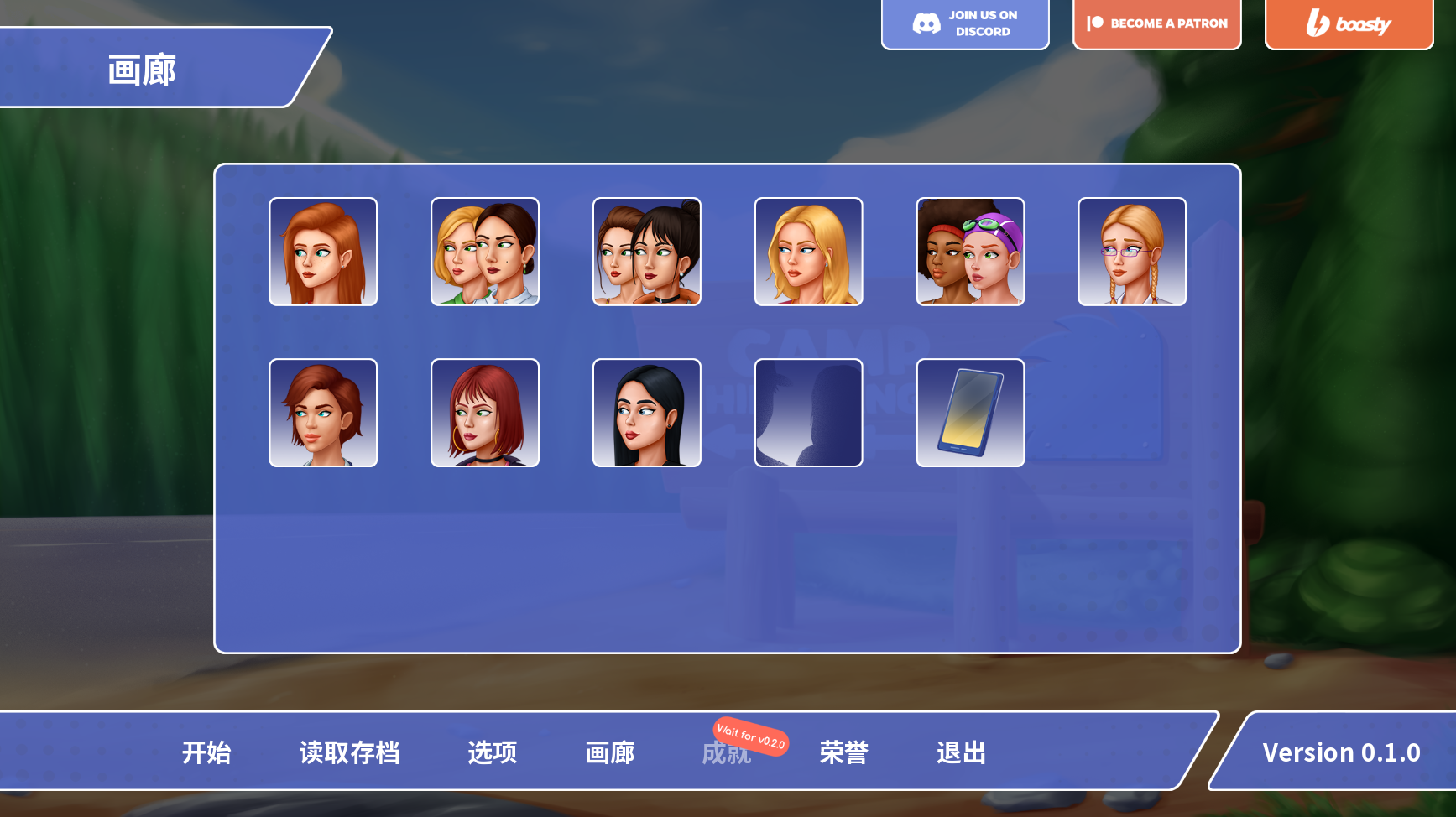Start the game with 开始
1456x817 pixels.
click(x=206, y=752)
